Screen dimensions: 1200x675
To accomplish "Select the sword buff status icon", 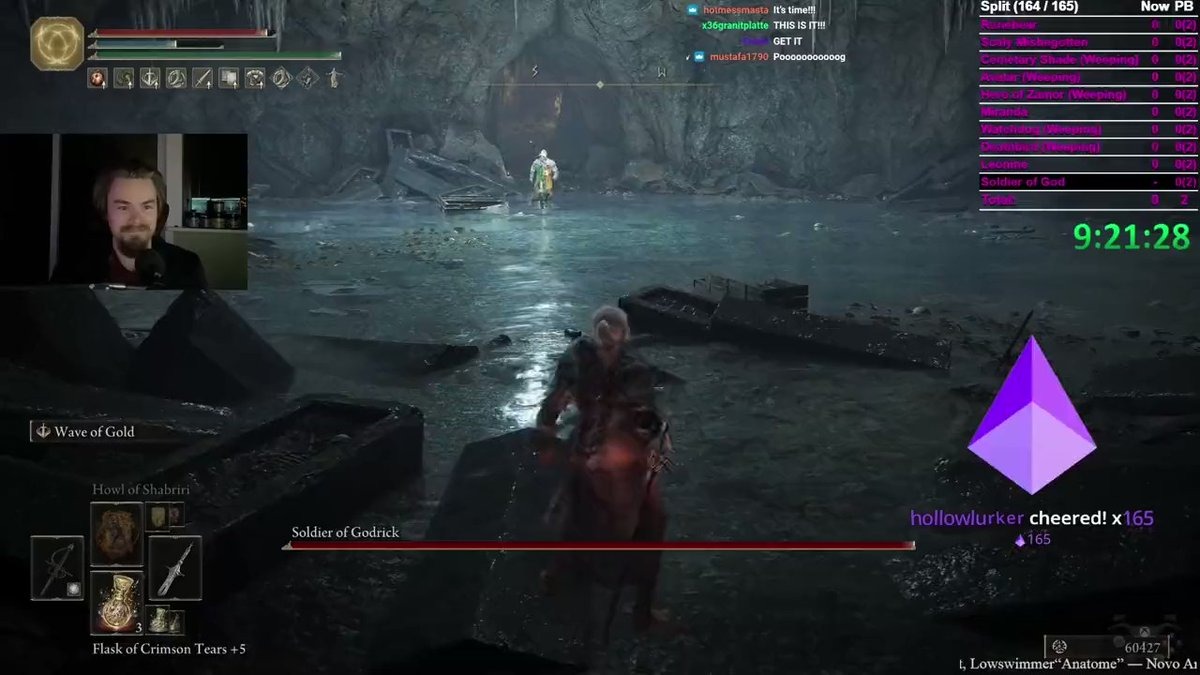I will click(203, 77).
